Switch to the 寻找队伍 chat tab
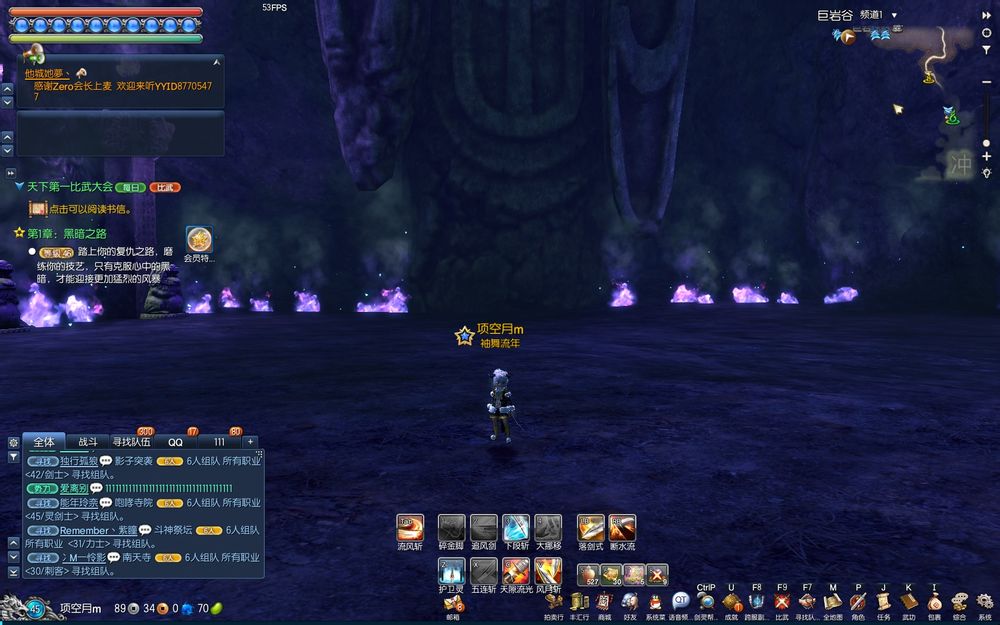The image size is (1000, 625). pyautogui.click(x=131, y=441)
